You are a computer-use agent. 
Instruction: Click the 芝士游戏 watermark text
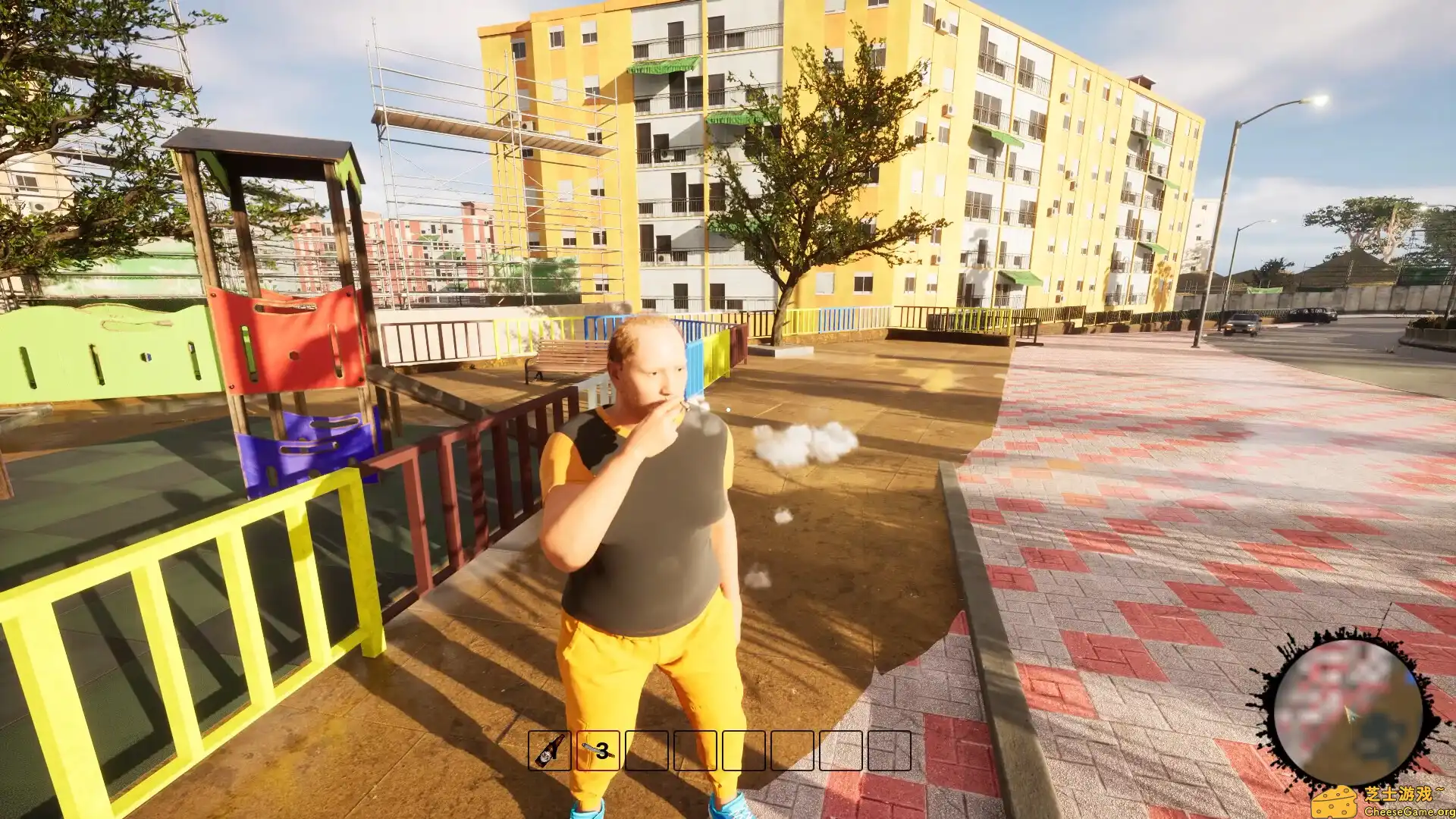coord(1404,792)
